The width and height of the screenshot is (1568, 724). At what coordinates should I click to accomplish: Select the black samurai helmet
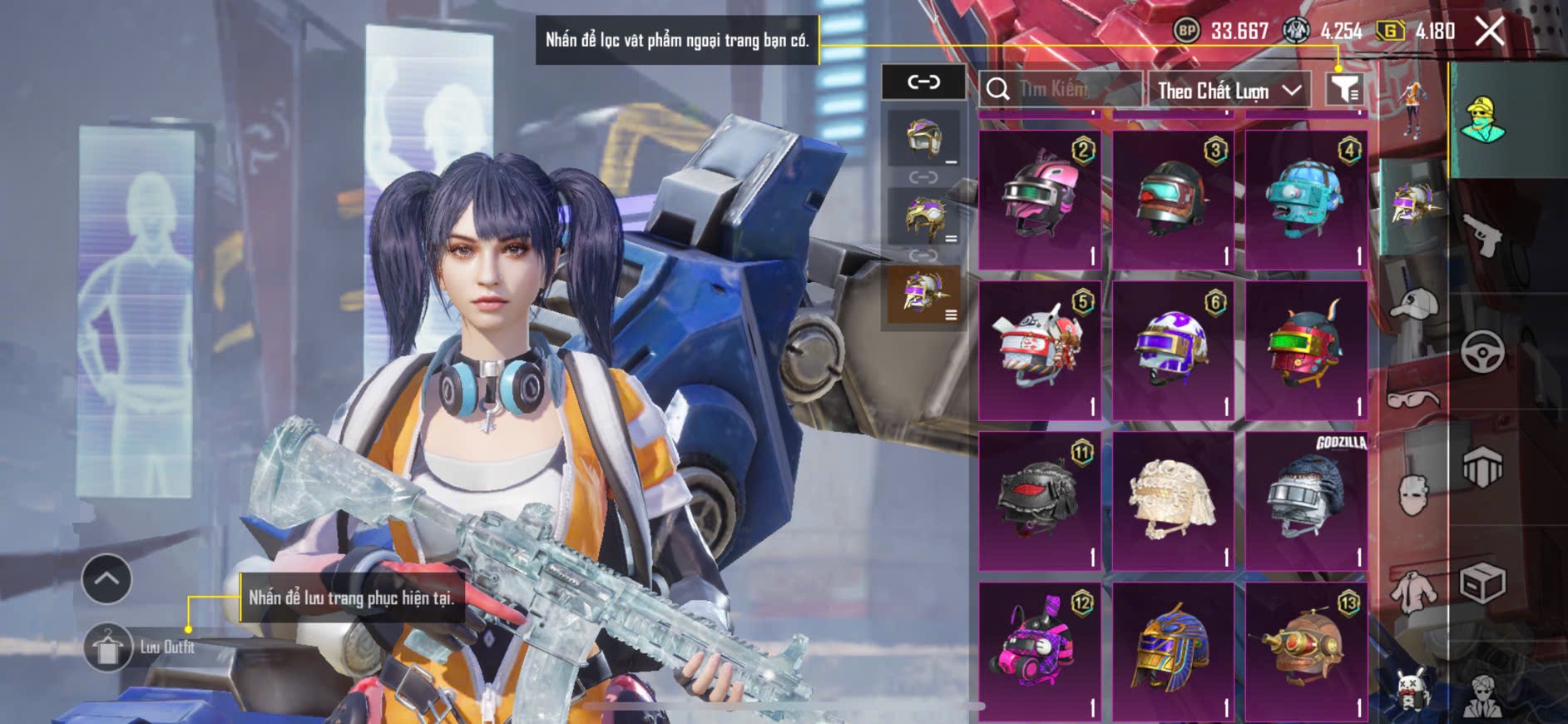[x=1040, y=500]
